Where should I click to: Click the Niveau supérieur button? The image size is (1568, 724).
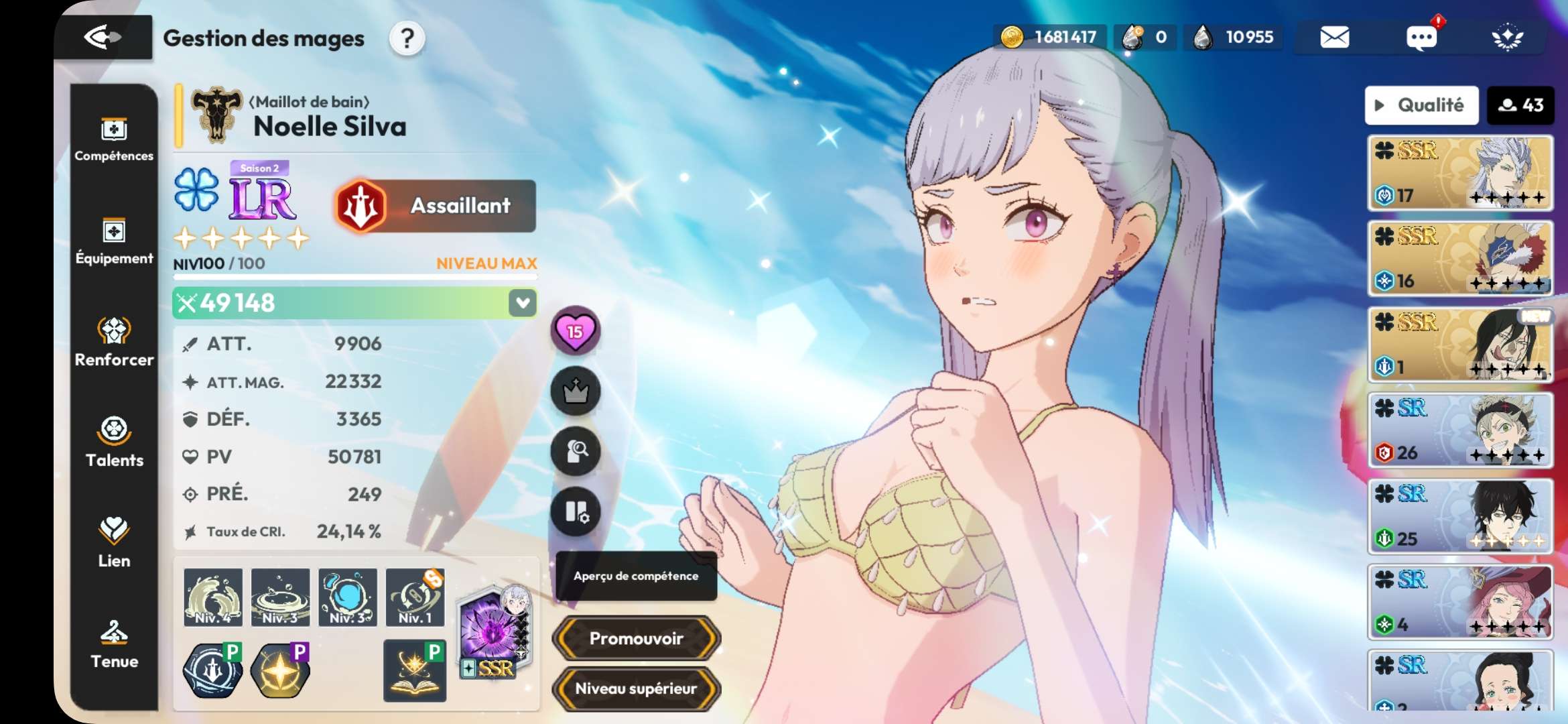(x=636, y=688)
